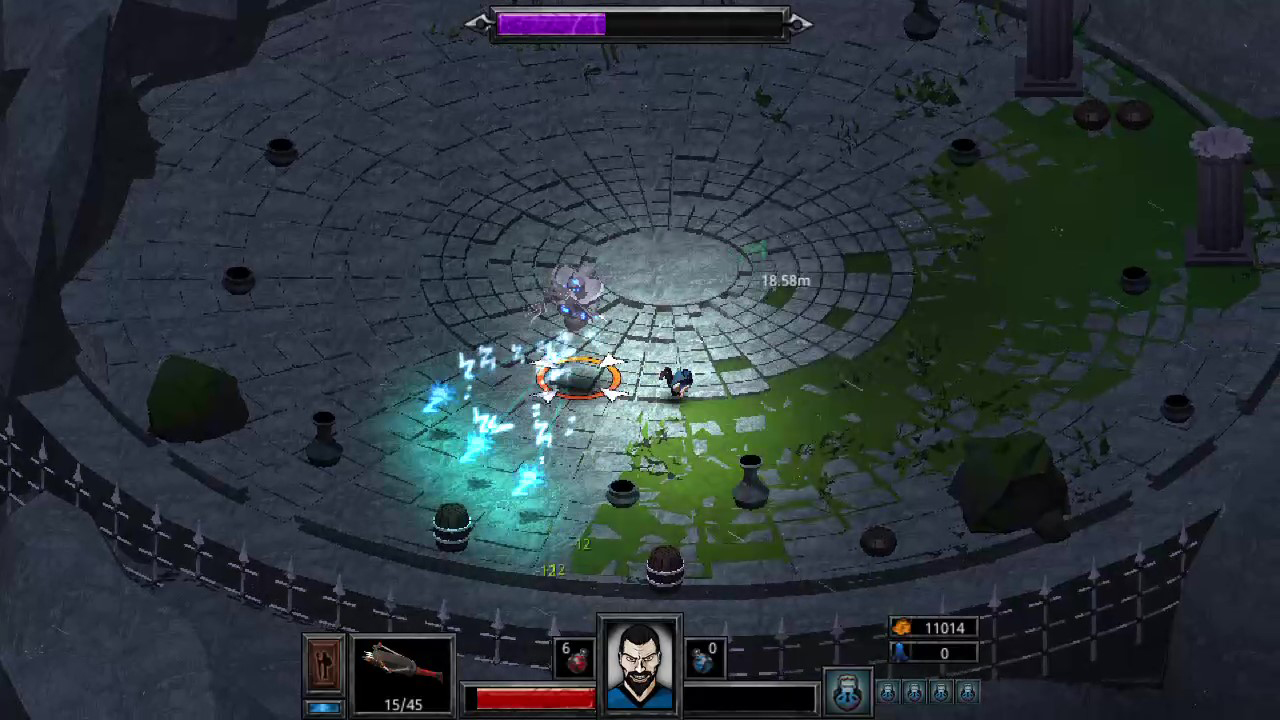Click the gold coin currency icon
The image size is (1280, 720).
(x=901, y=627)
